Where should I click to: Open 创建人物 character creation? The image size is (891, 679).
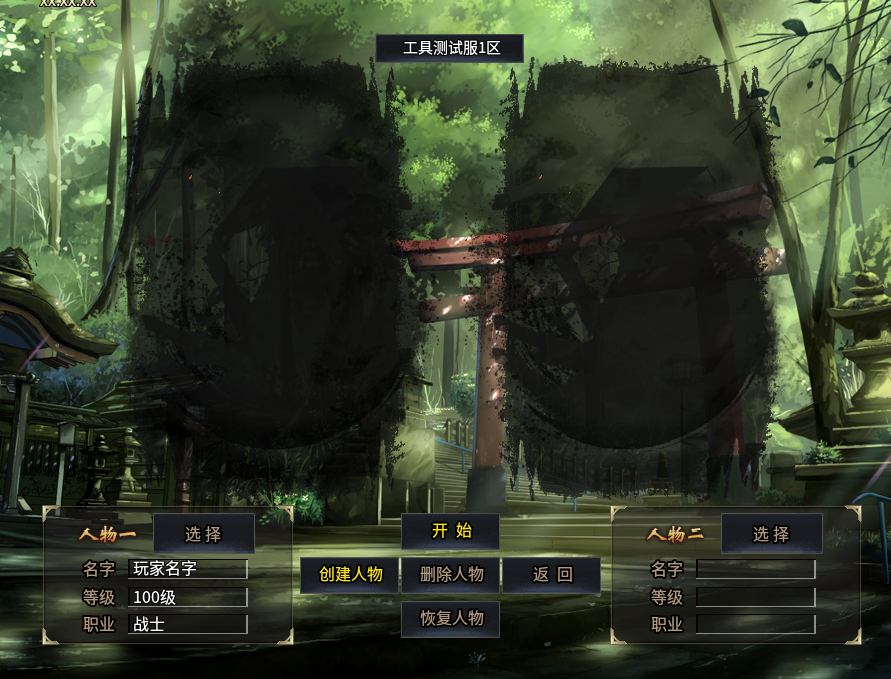pos(350,575)
